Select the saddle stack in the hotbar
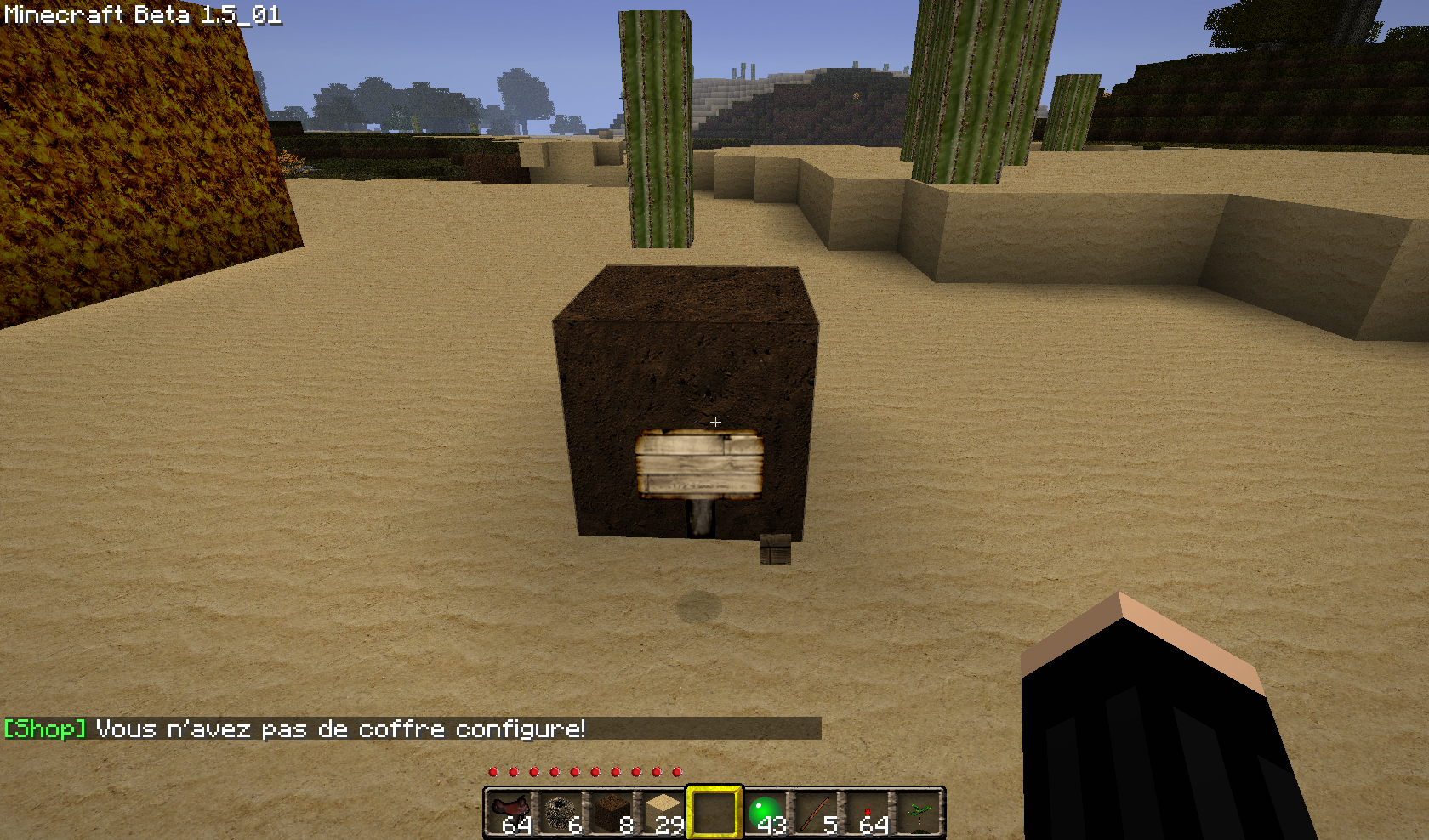The width and height of the screenshot is (1429, 840). tap(510, 813)
